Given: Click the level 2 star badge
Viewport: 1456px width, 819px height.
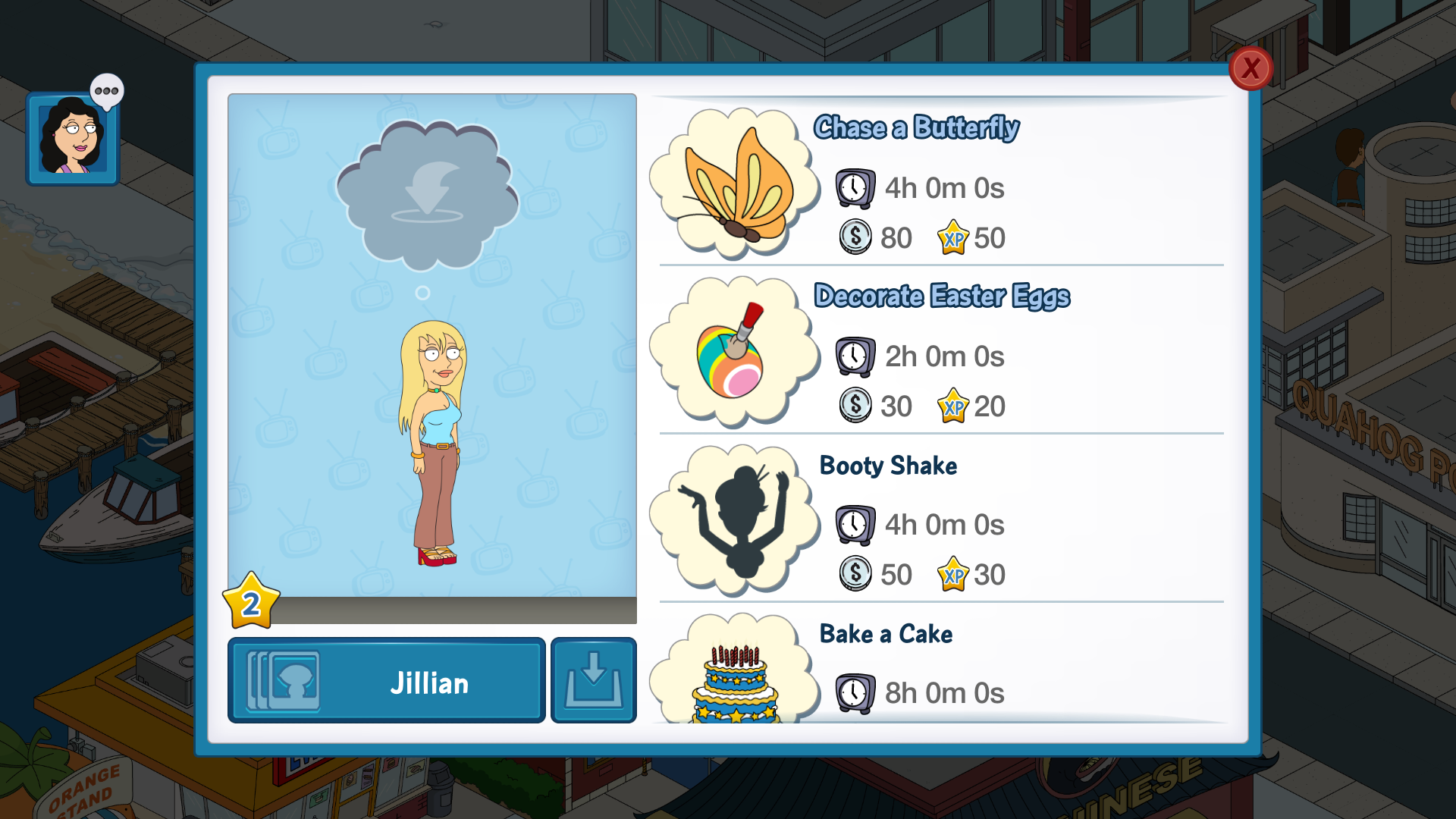Looking at the screenshot, I should [x=251, y=603].
